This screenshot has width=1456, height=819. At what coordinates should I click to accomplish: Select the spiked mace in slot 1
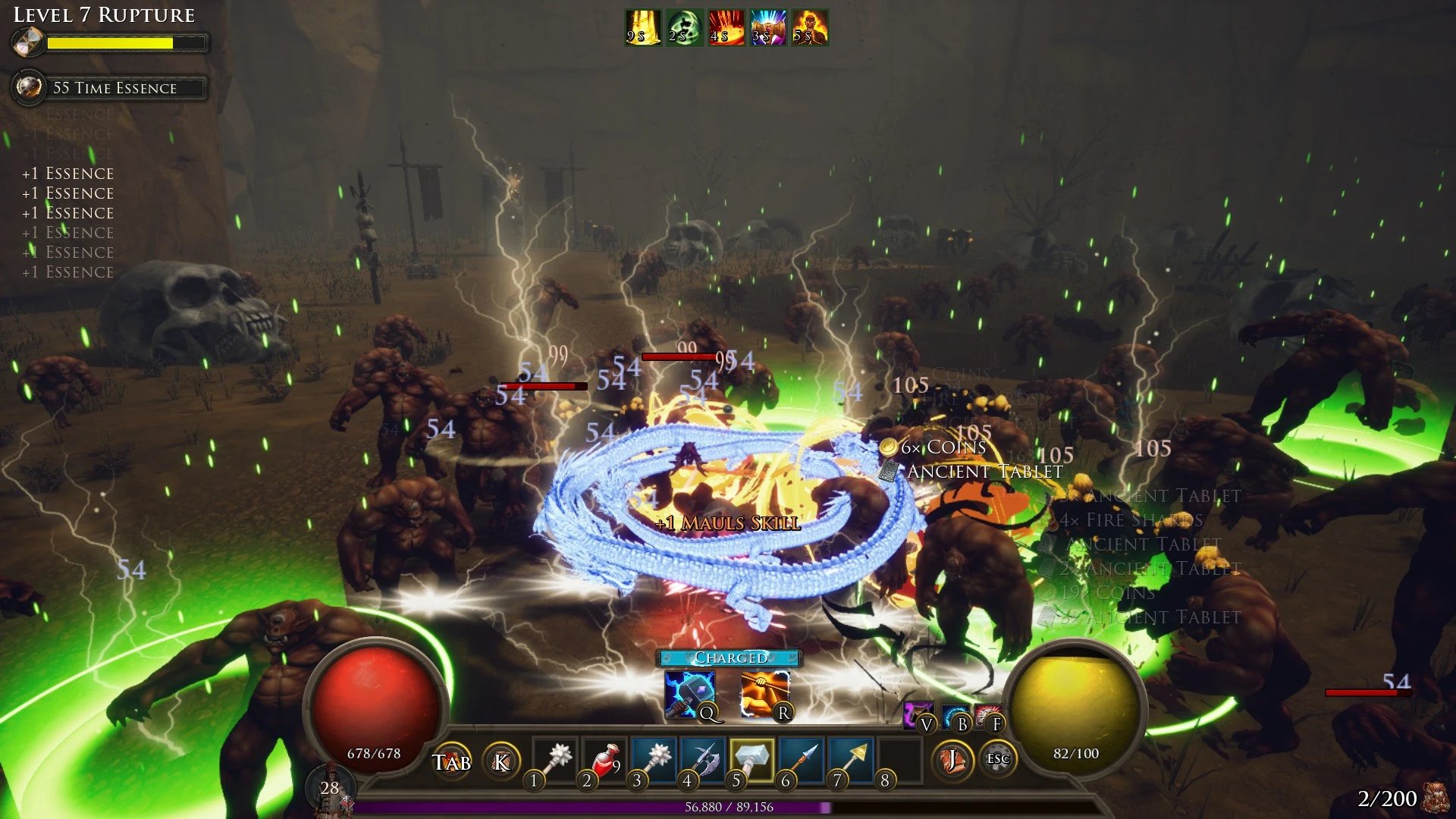(557, 758)
